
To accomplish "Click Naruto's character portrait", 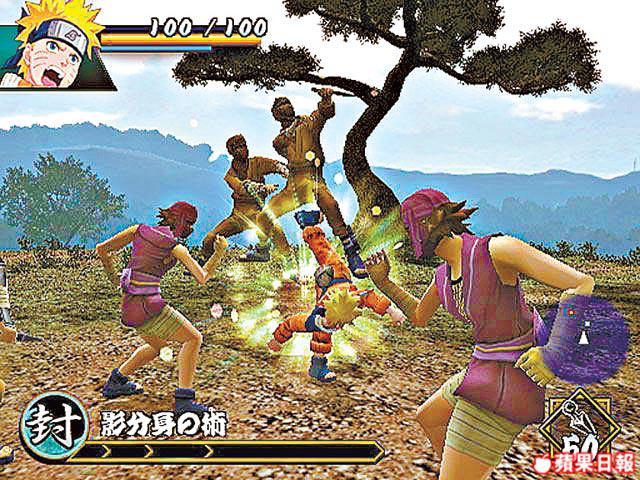I will [50, 45].
